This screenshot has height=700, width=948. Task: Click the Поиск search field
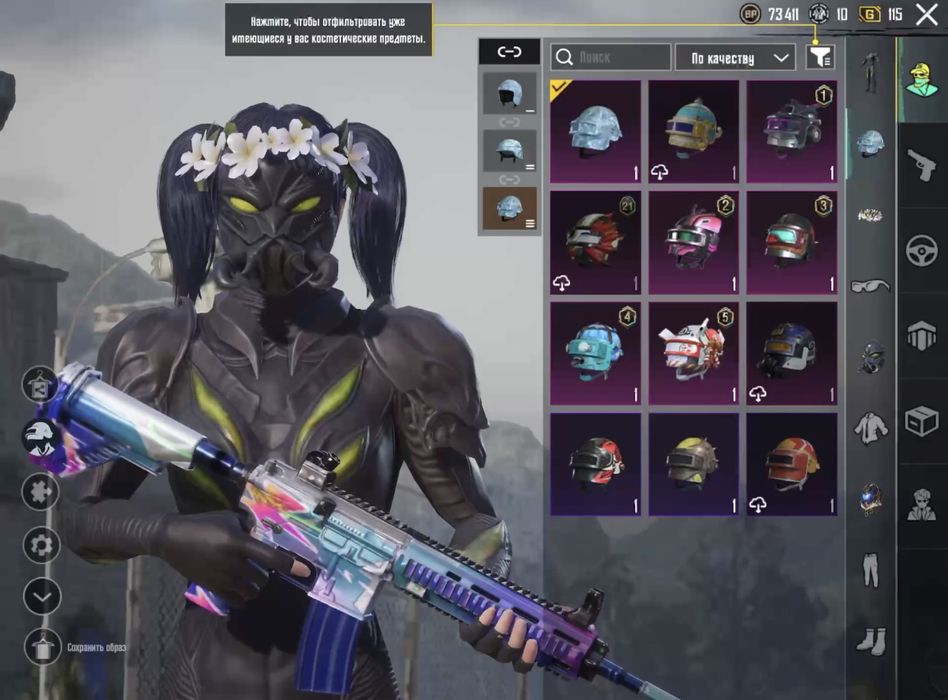[x=610, y=58]
